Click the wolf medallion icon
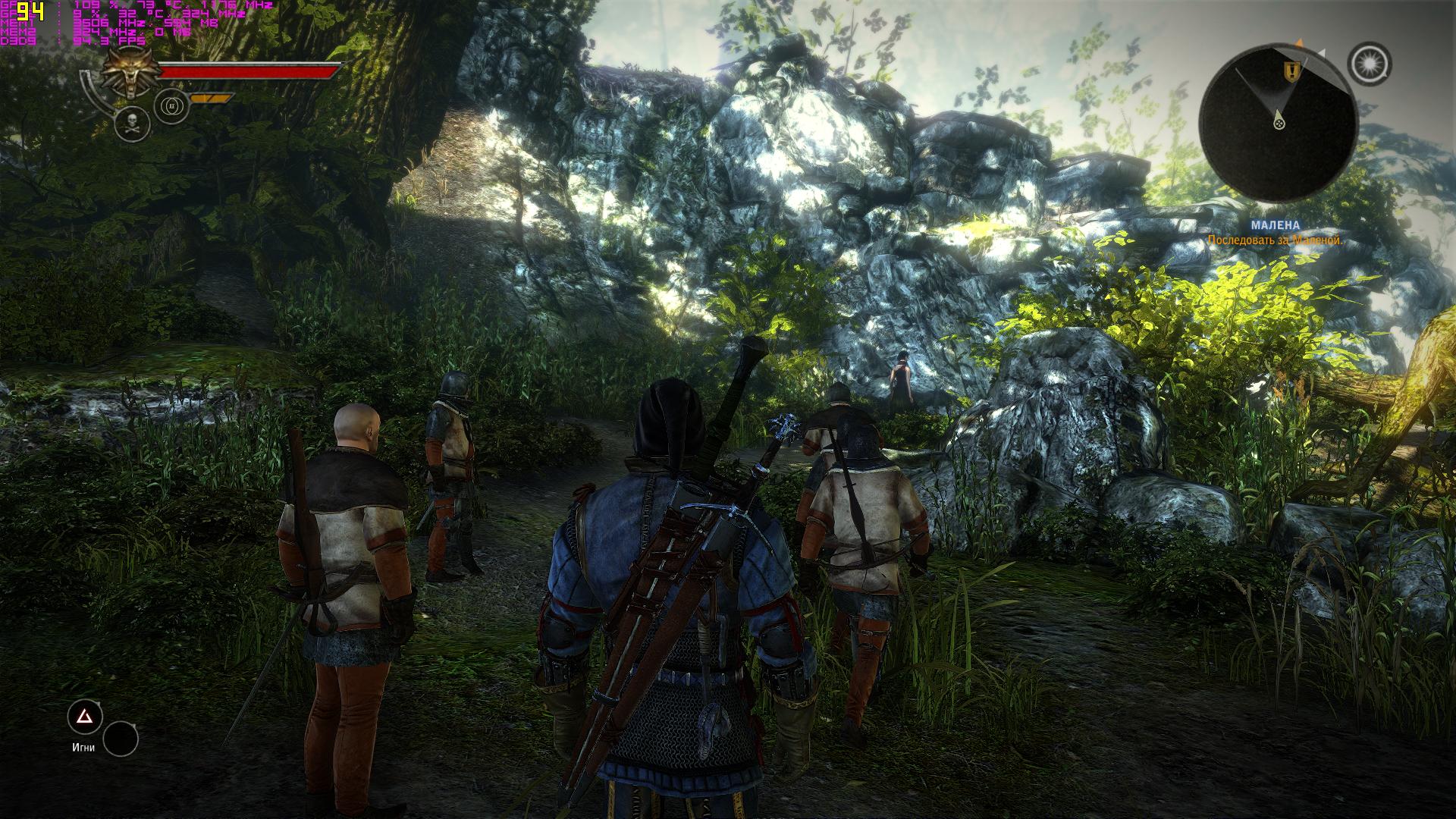This screenshot has width=1456, height=819. (127, 73)
